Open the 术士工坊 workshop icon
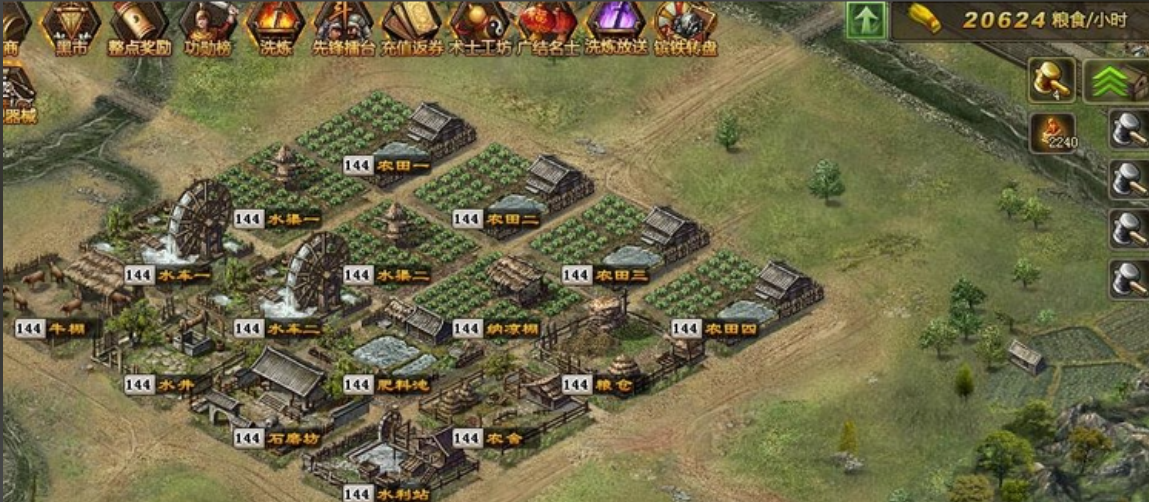The image size is (1149, 502). click(x=478, y=25)
